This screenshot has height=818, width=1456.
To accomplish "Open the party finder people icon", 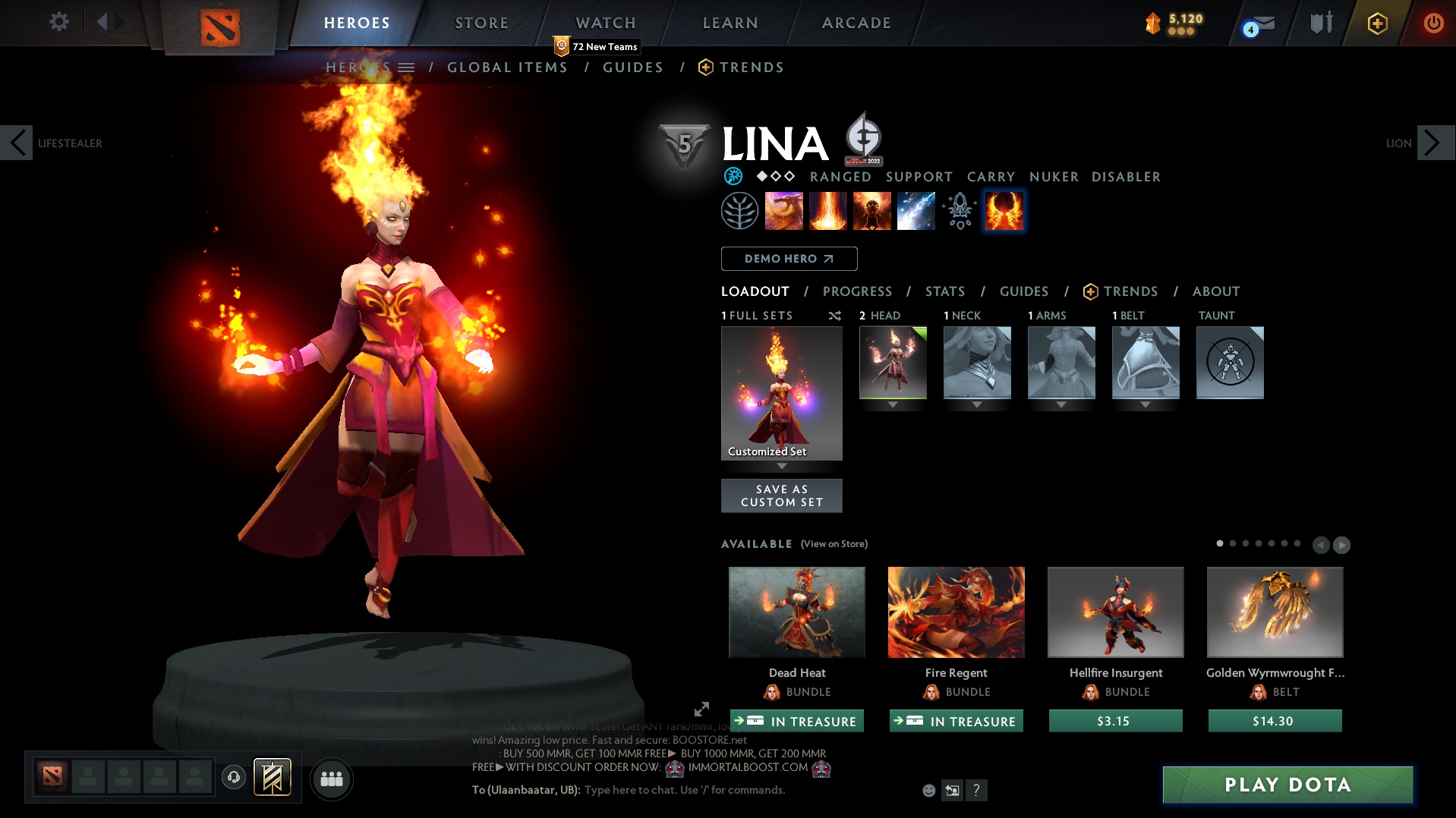I will (x=331, y=779).
